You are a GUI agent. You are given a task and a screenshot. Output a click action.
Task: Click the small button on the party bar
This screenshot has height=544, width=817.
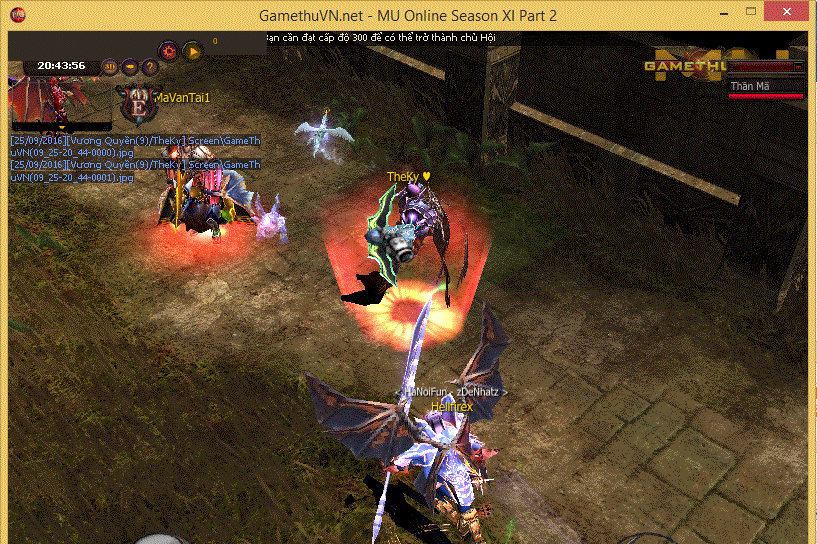(798, 66)
